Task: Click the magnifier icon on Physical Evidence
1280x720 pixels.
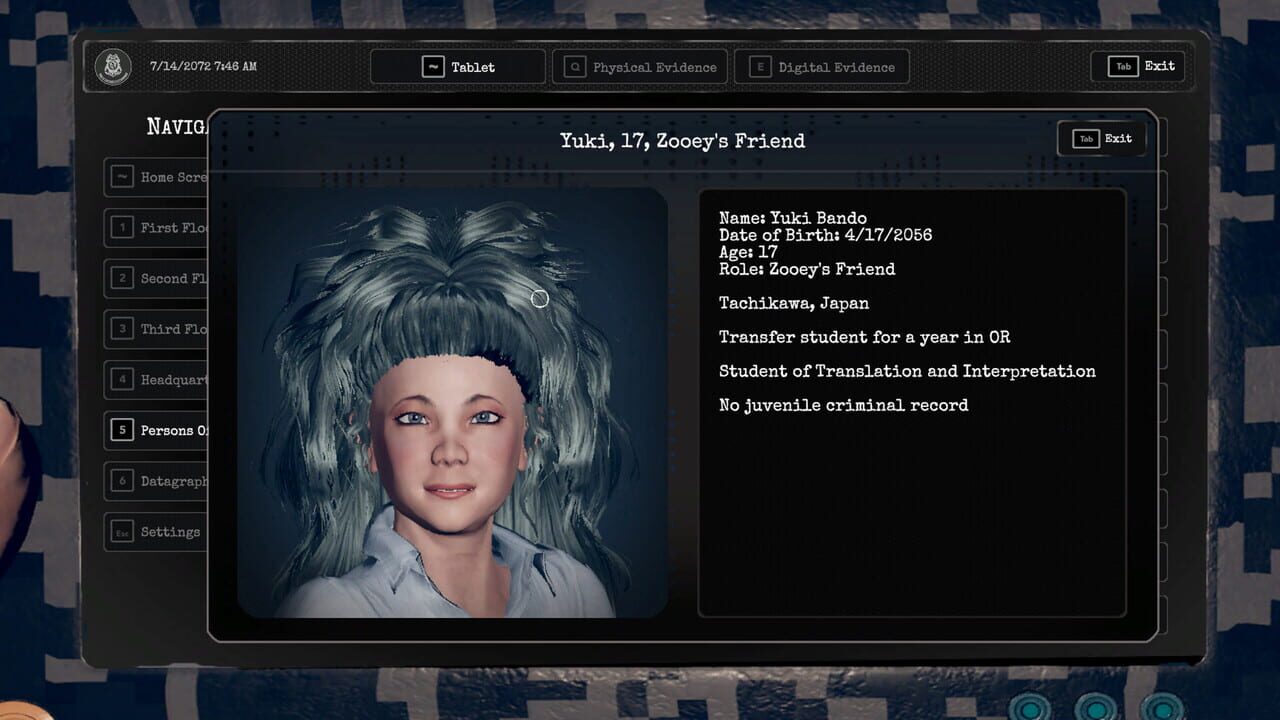Action: pyautogui.click(x=573, y=68)
